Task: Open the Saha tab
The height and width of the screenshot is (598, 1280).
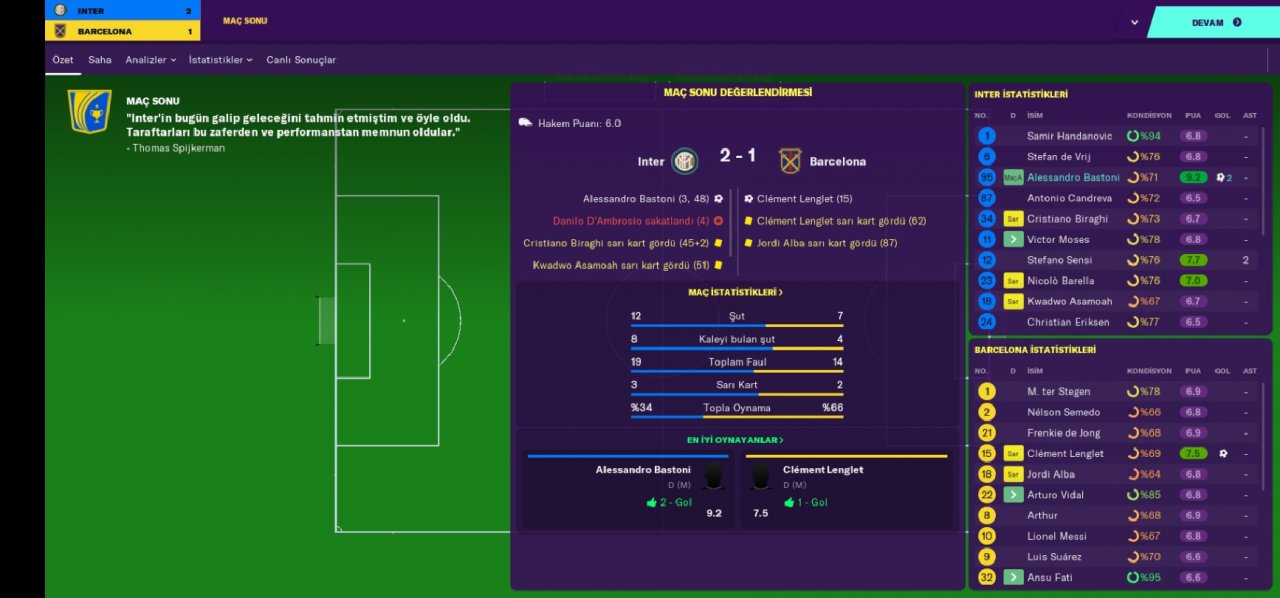Action: [x=100, y=60]
